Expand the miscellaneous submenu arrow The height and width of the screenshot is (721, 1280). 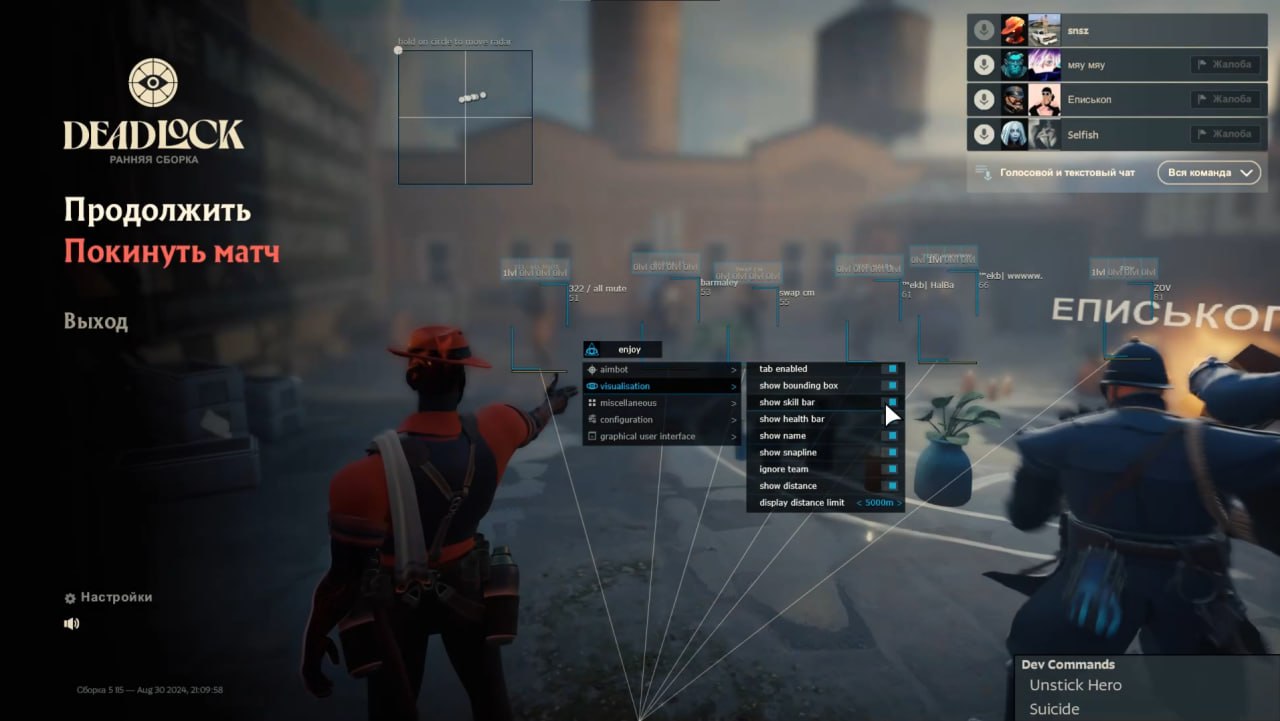(735, 402)
